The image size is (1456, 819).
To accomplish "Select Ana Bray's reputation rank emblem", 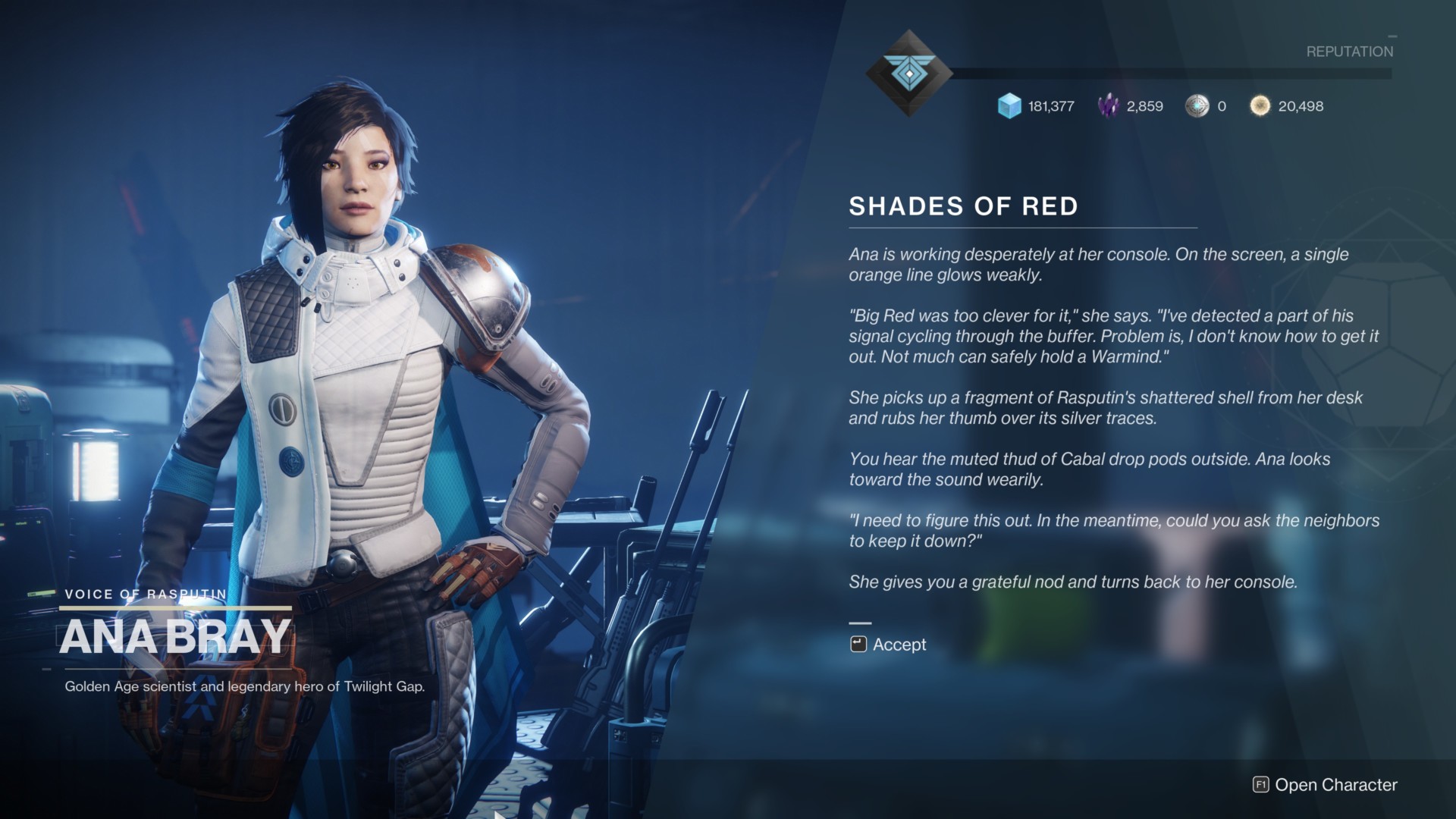I will (908, 74).
